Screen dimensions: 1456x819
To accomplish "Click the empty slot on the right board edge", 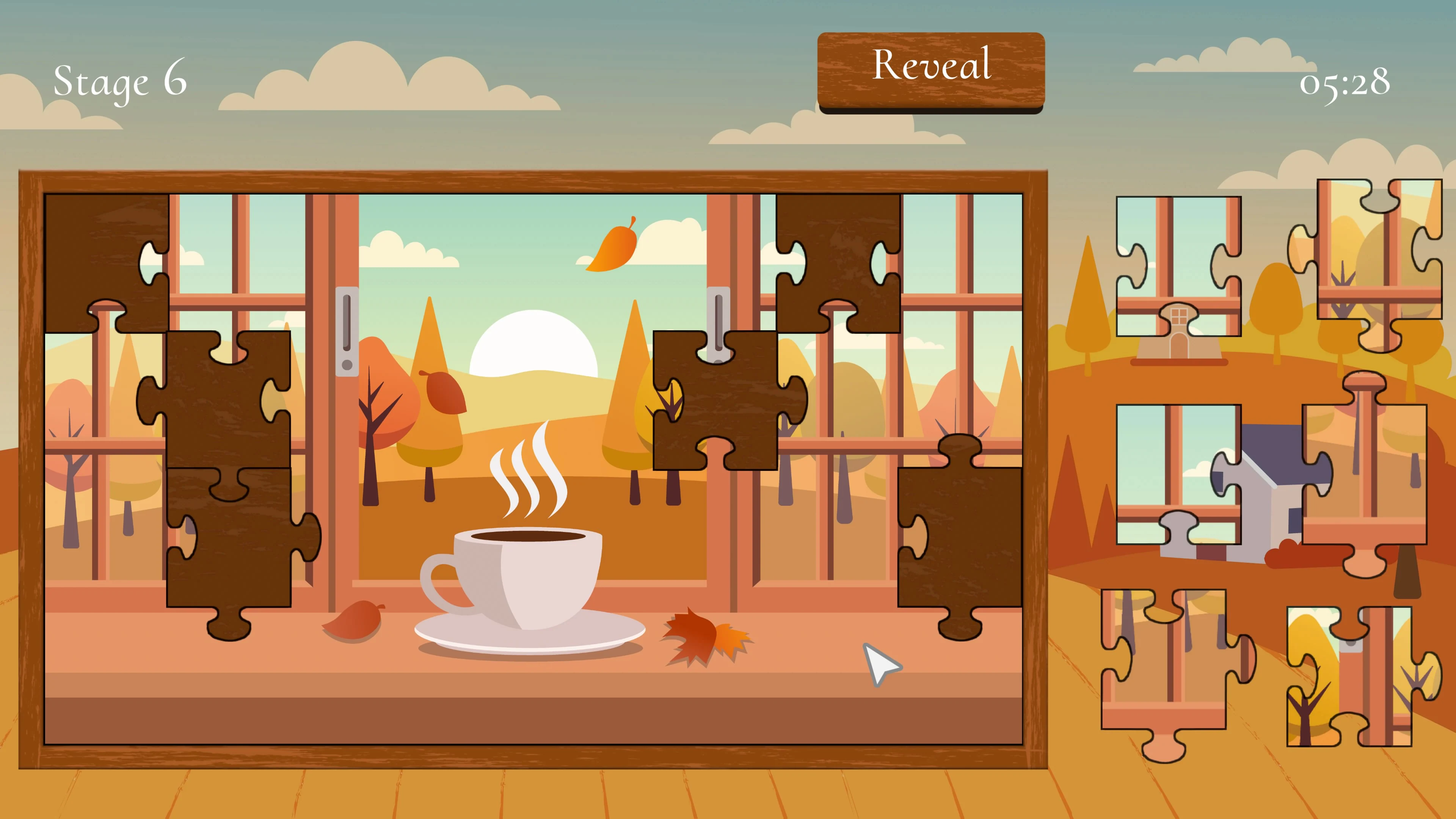I will (x=961, y=537).
